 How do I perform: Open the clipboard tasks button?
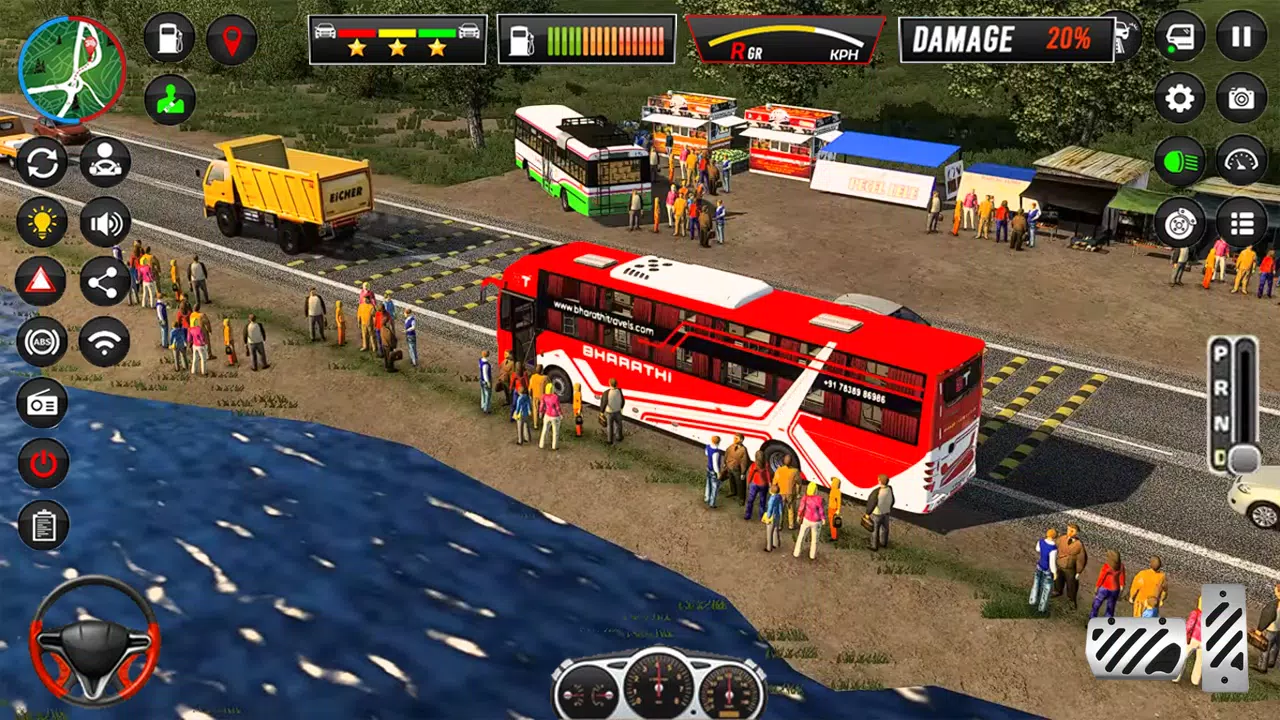click(x=42, y=525)
